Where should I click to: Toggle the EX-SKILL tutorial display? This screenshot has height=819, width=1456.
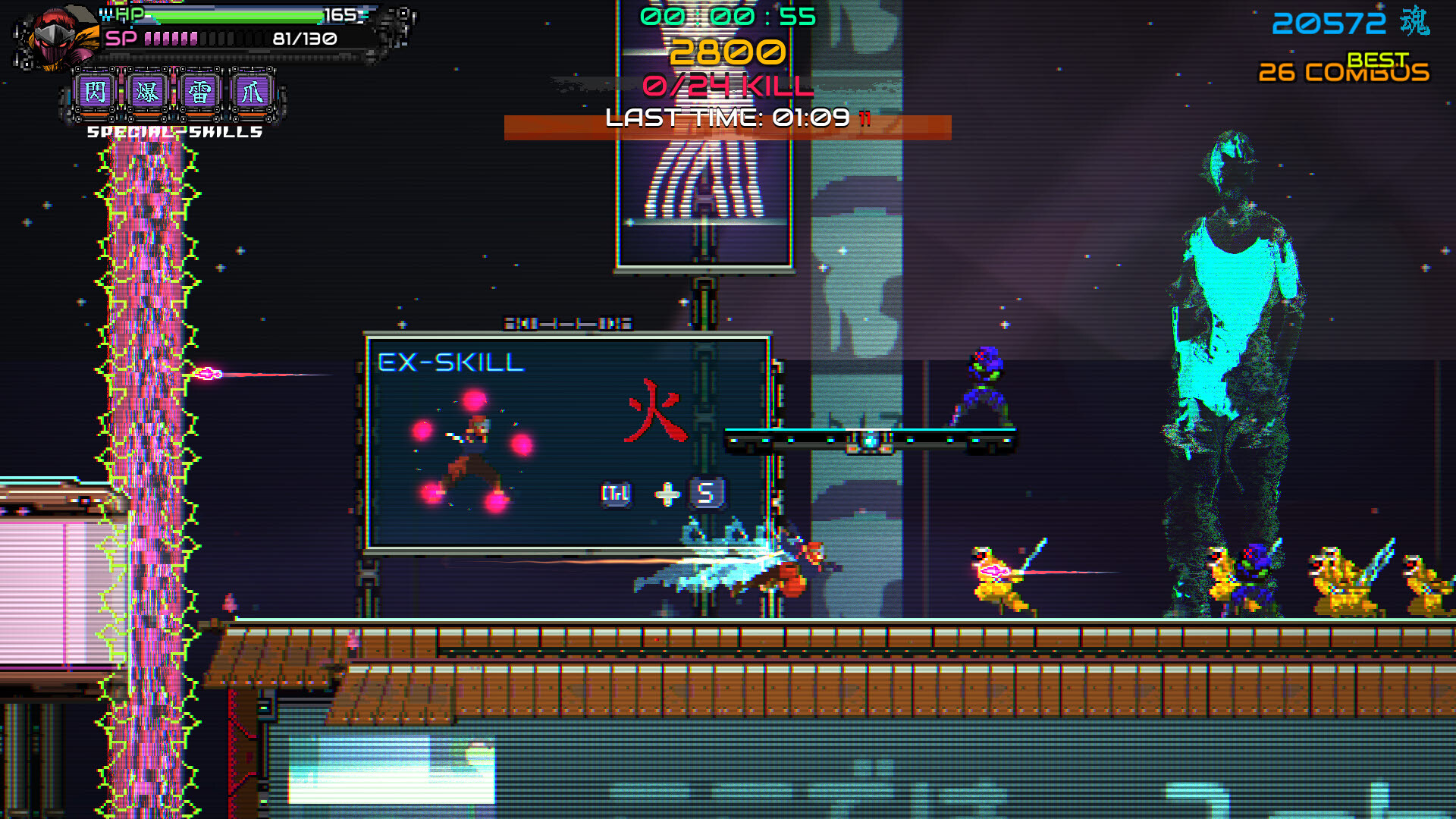tap(567, 444)
